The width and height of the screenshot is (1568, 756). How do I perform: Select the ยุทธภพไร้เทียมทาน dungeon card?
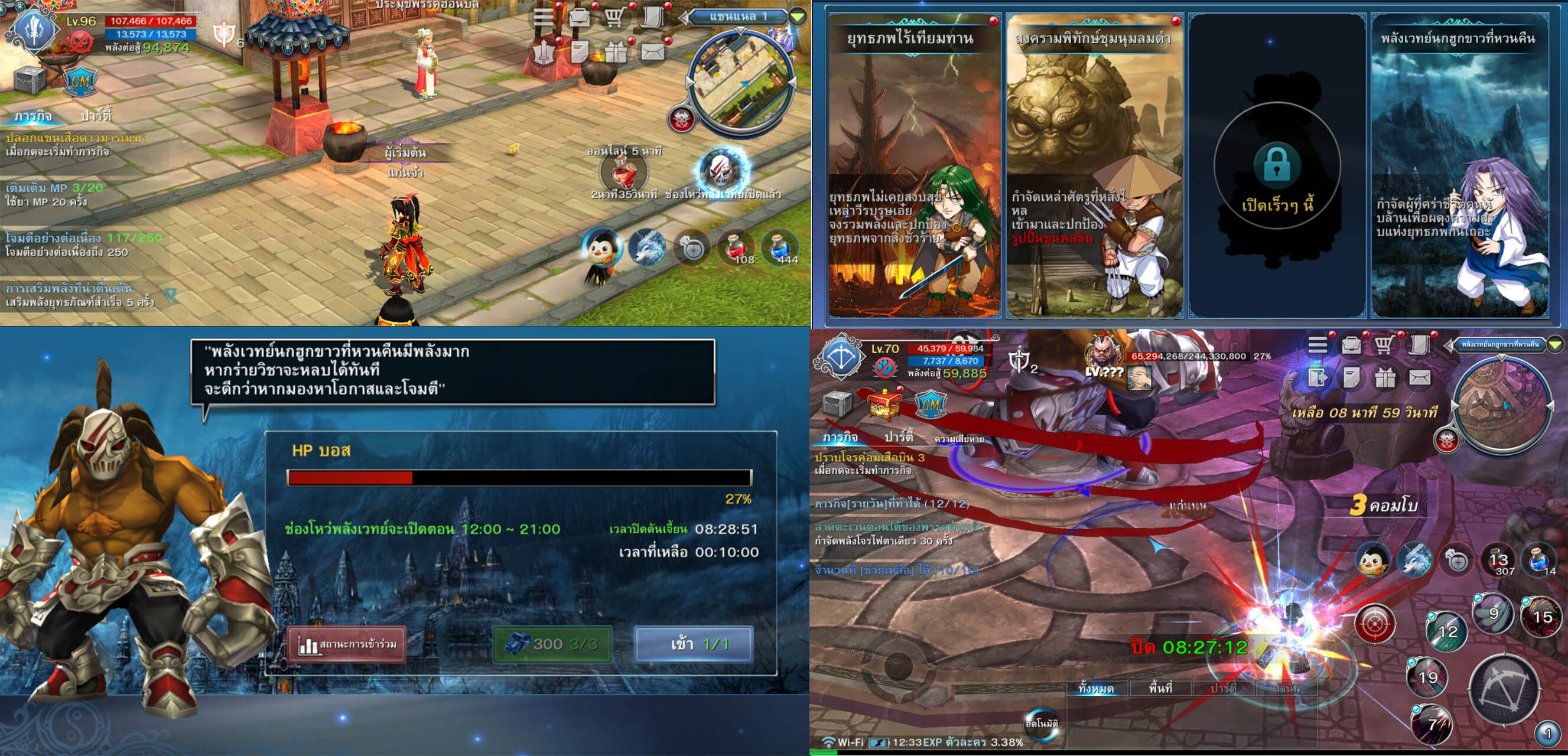coord(913,164)
